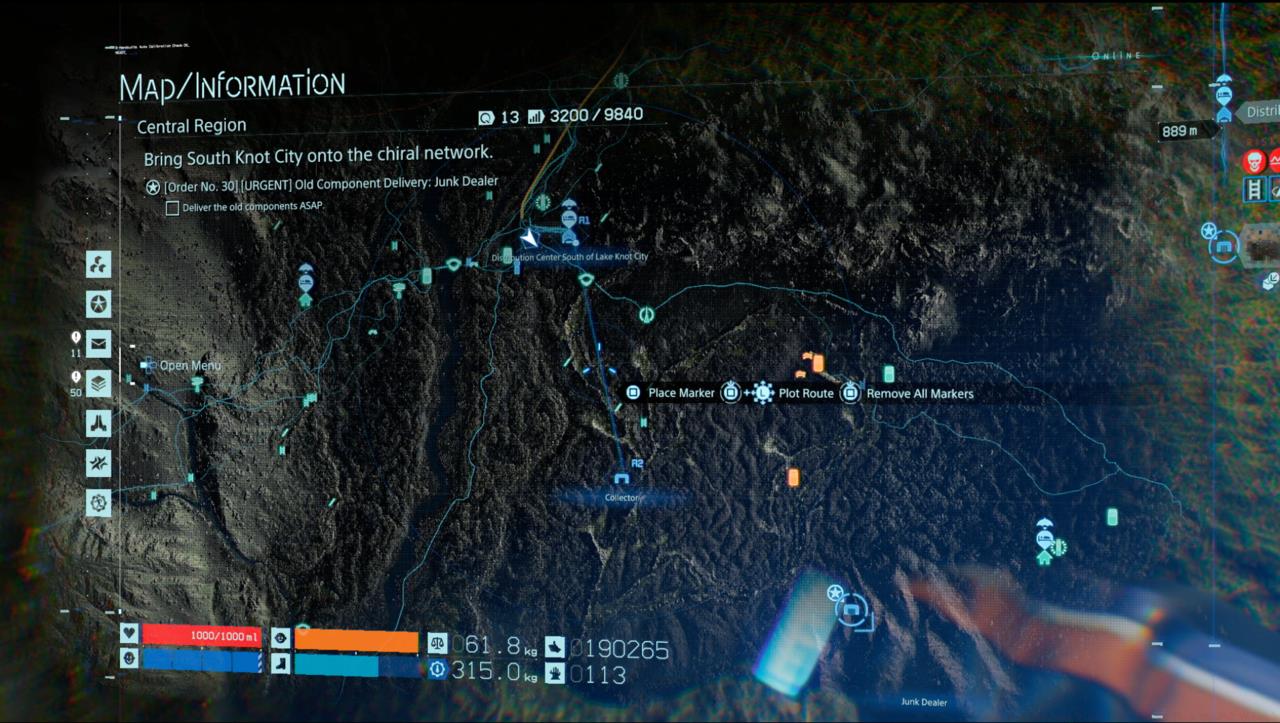Select the timefall shelter marker in the southeast
1280x723 pixels.
coord(1045,541)
